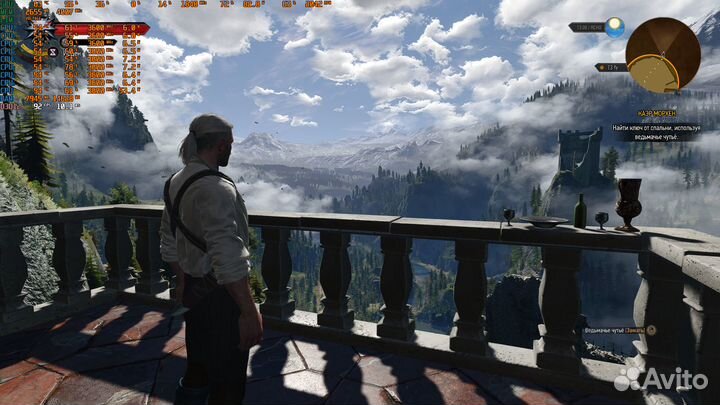Select the Каэр Морхен quest tracker
This screenshot has width=720, height=405.
pyautogui.click(x=657, y=113)
